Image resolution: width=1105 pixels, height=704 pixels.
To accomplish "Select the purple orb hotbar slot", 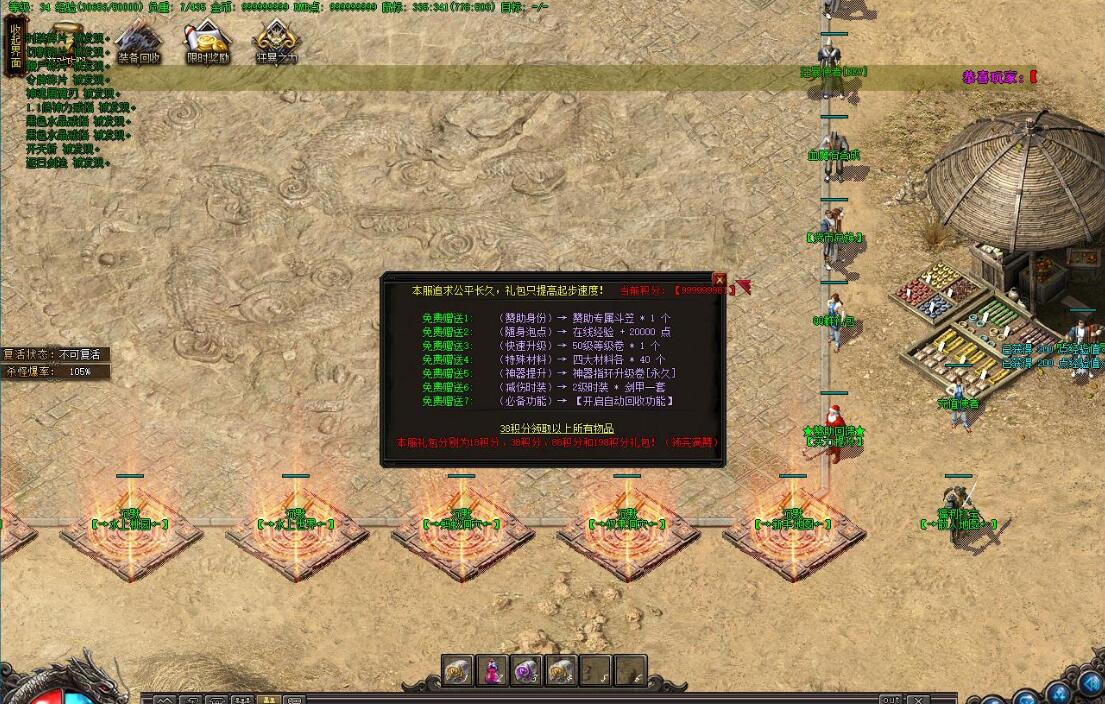I will (x=526, y=671).
